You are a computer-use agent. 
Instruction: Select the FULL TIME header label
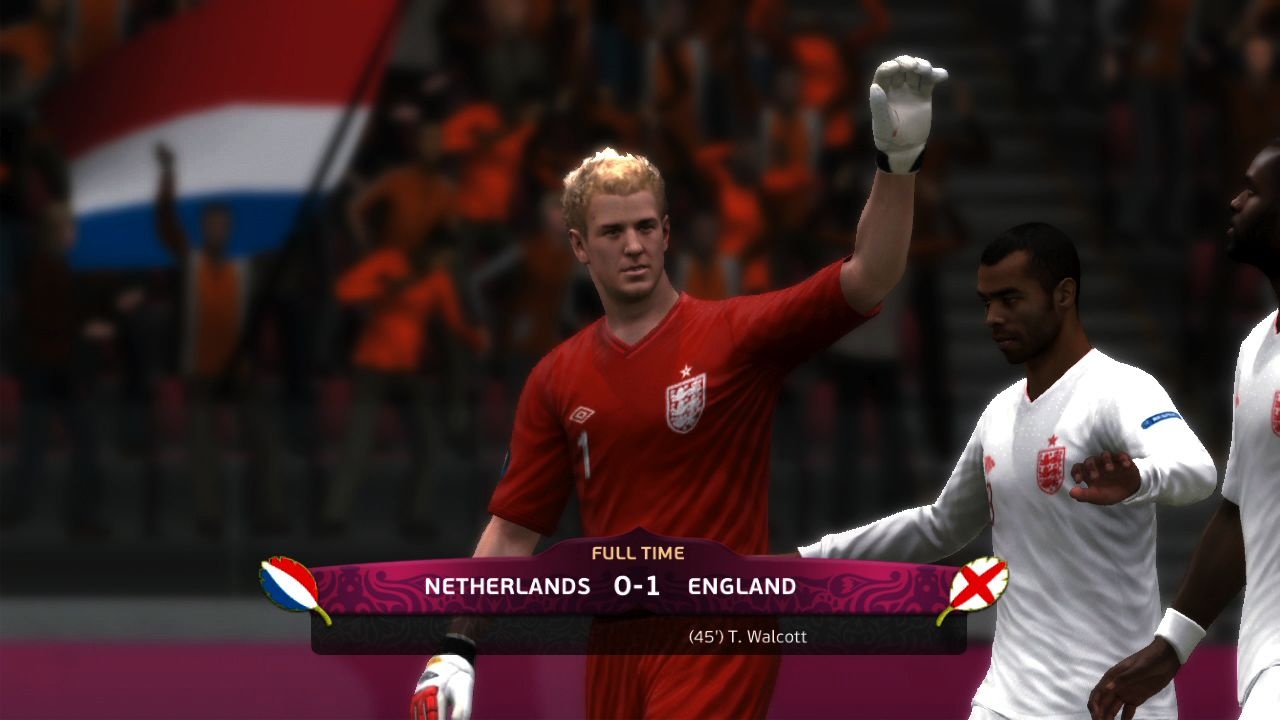pyautogui.click(x=640, y=551)
